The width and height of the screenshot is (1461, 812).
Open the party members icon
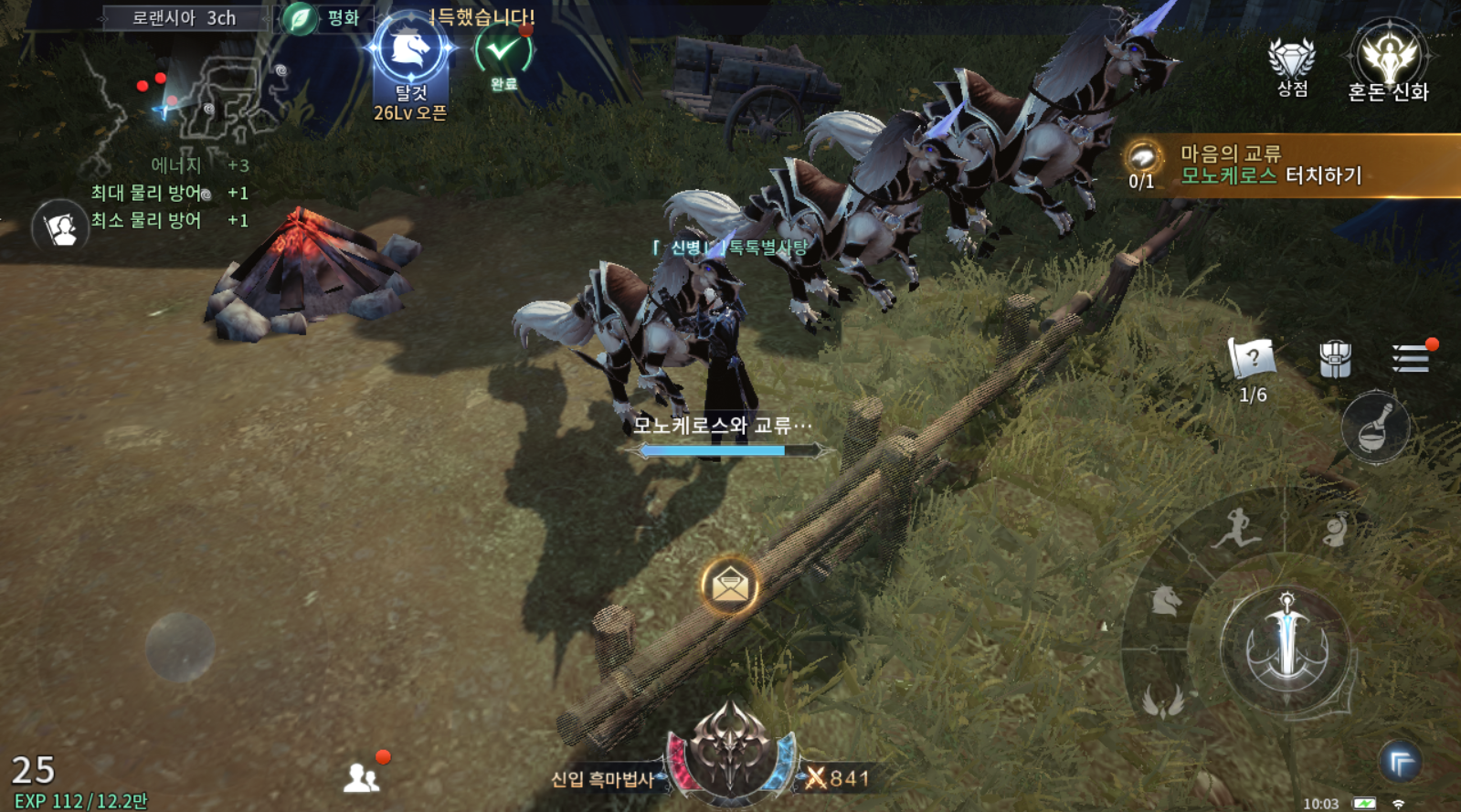(x=361, y=777)
